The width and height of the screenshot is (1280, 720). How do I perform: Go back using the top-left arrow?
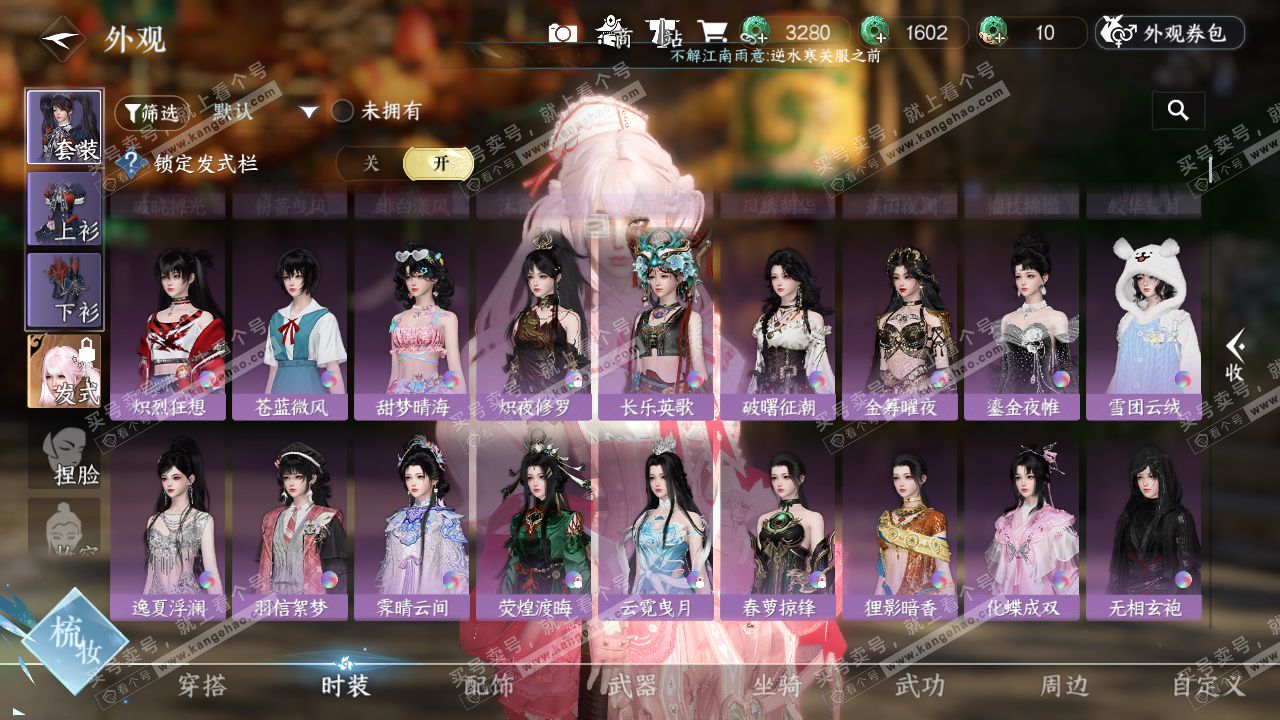coord(61,39)
